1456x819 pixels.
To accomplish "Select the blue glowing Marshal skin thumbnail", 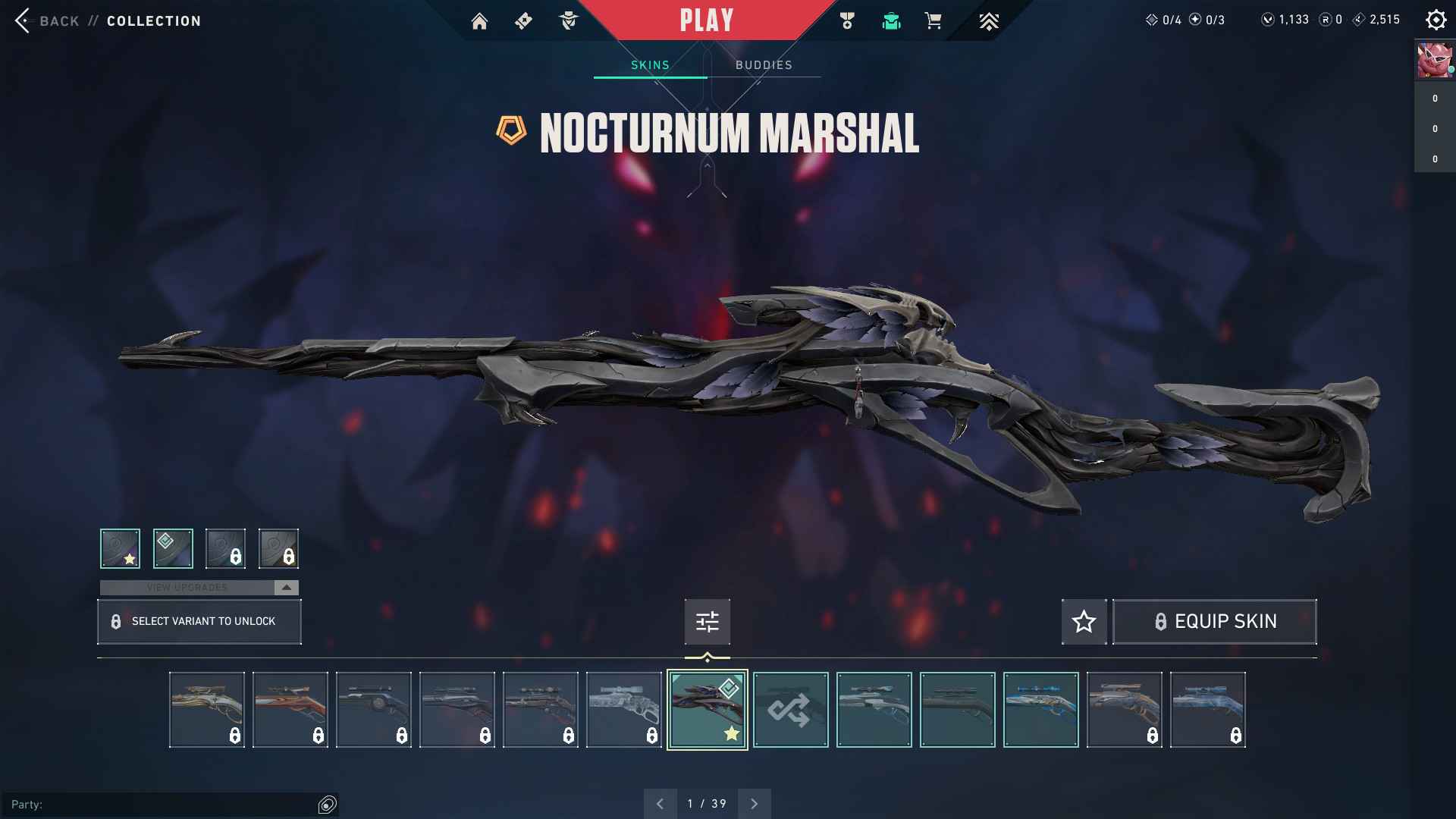I will pos(1040,710).
